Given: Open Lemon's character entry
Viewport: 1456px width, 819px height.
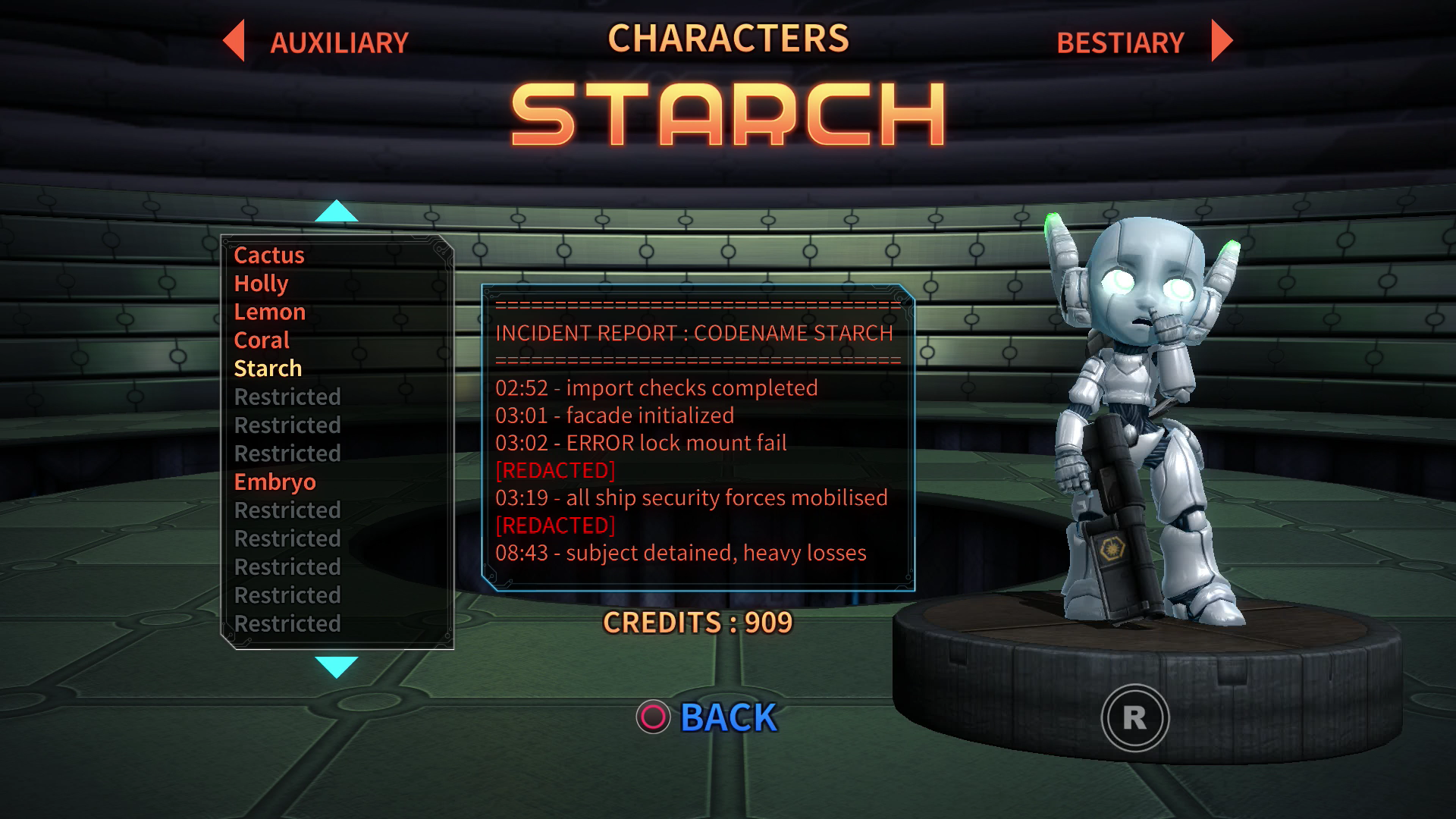Looking at the screenshot, I should [270, 312].
